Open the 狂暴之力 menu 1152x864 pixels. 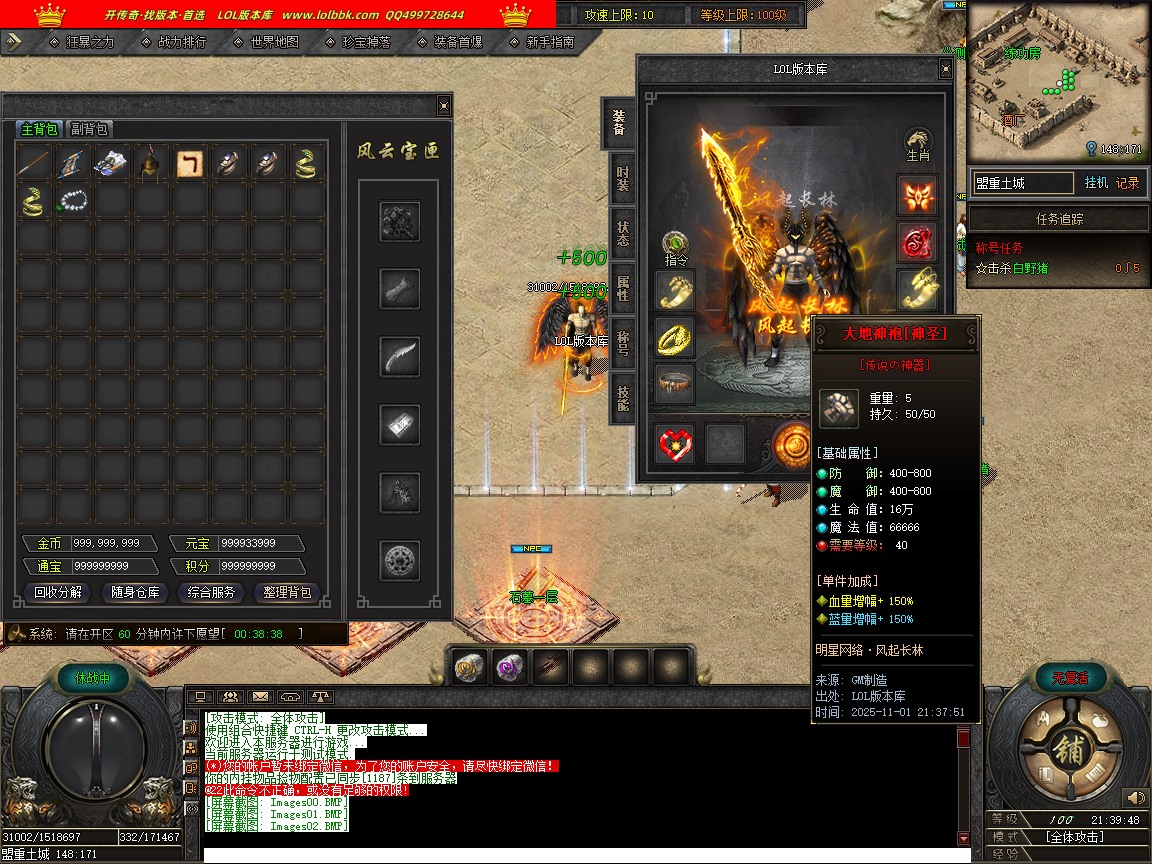click(x=89, y=42)
